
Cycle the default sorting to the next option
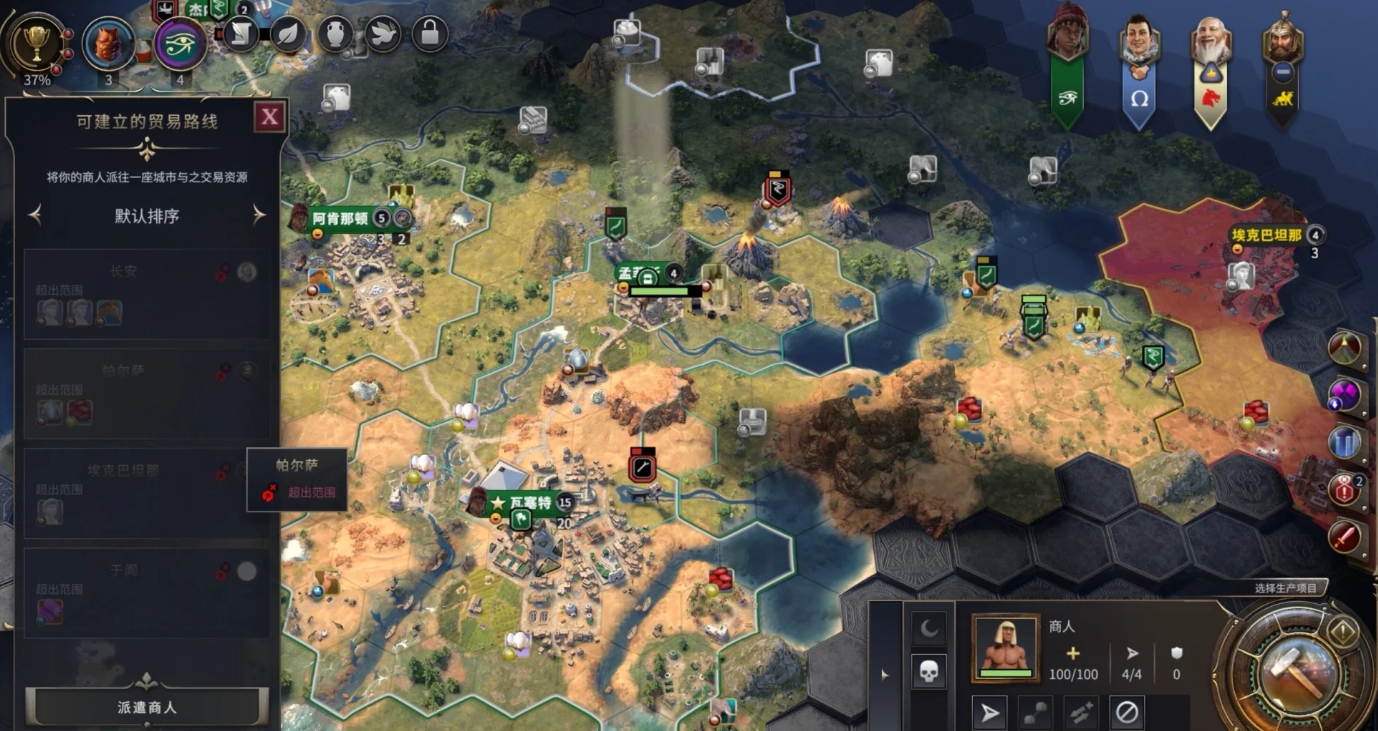click(x=259, y=215)
